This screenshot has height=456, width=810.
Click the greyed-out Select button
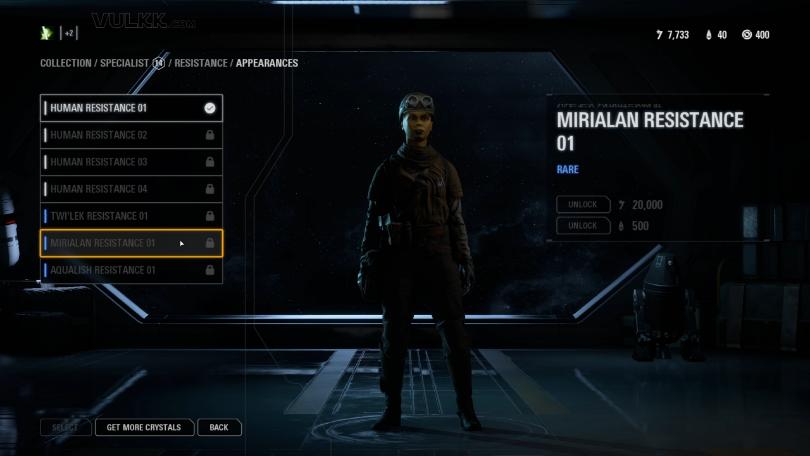tap(65, 427)
